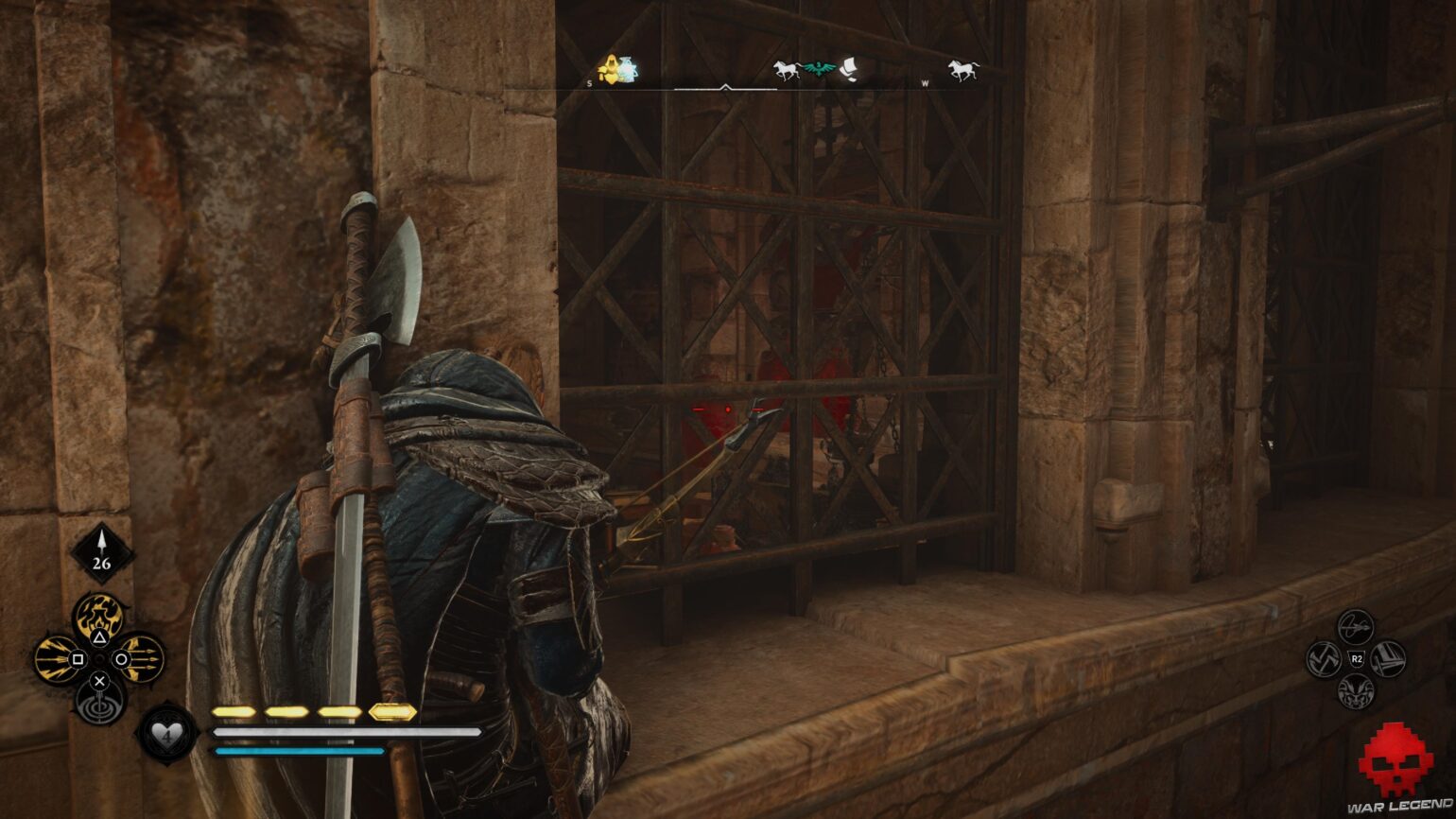Click the leftmost horse mount marker on compass
1456x819 pixels.
(x=787, y=68)
